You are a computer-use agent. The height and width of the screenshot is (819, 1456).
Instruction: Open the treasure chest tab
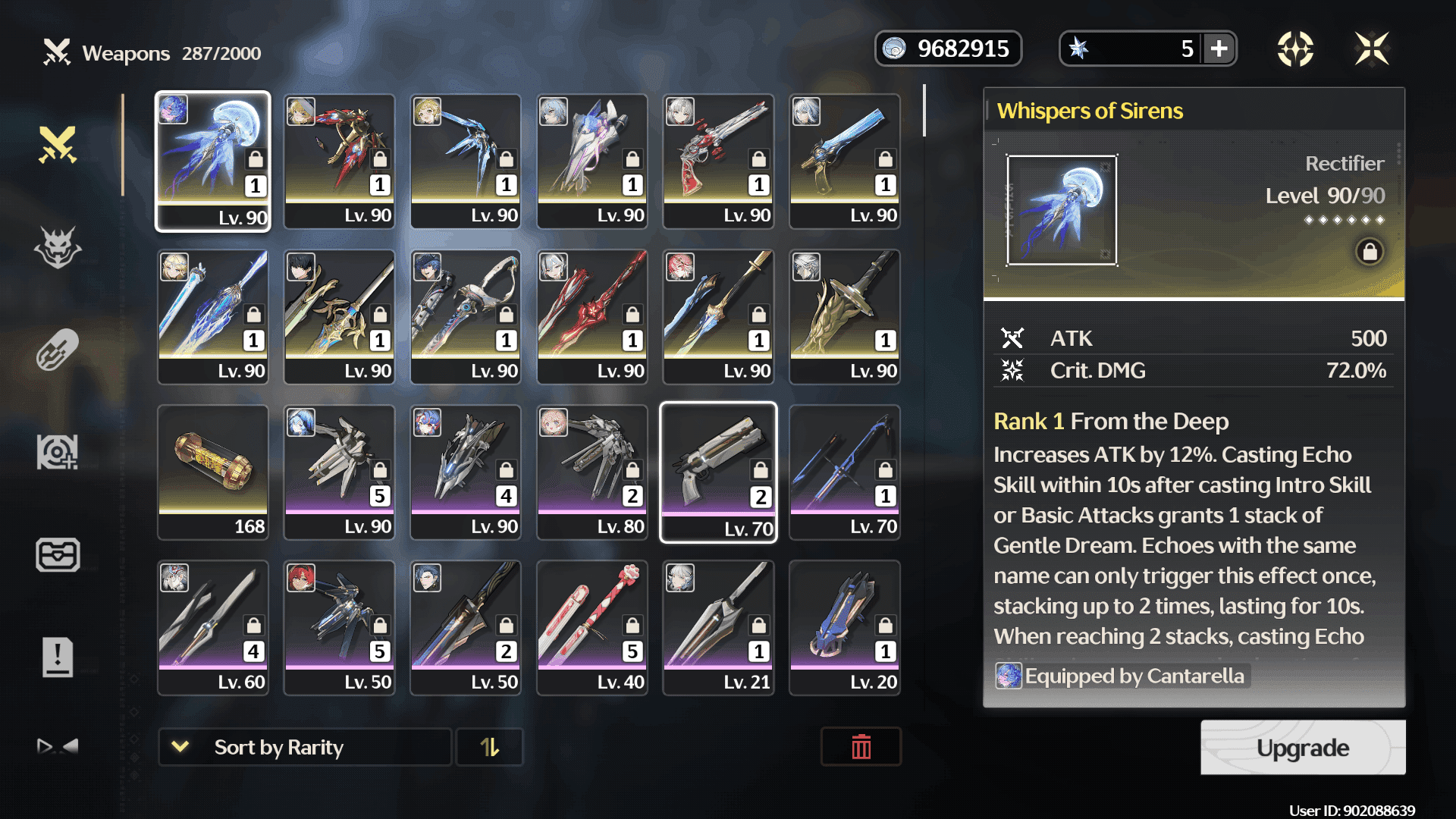tap(58, 554)
